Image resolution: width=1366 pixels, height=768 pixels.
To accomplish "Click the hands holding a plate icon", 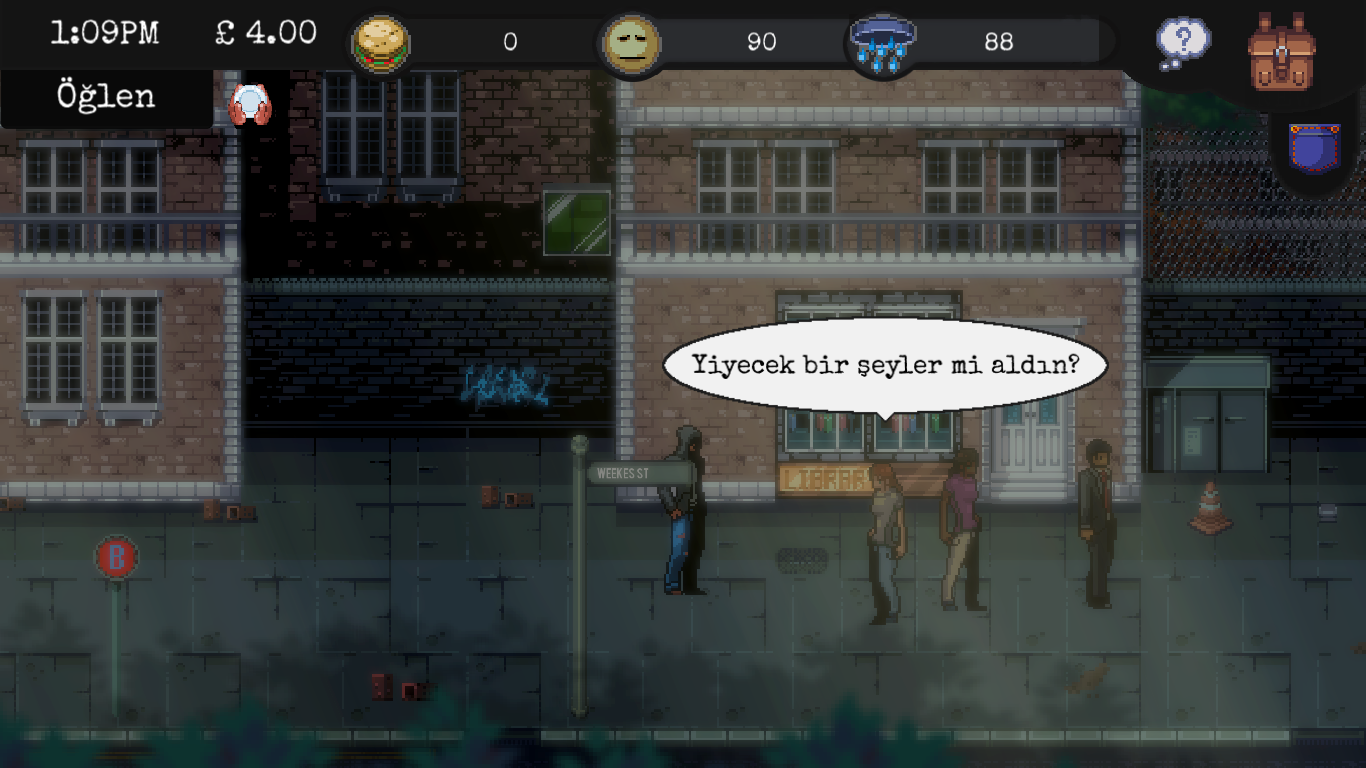I will (x=250, y=105).
